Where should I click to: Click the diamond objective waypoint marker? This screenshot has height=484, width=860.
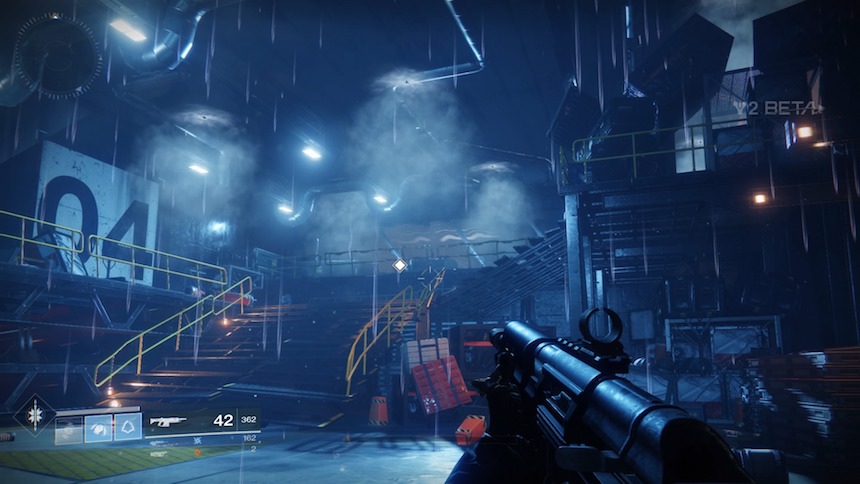400,265
